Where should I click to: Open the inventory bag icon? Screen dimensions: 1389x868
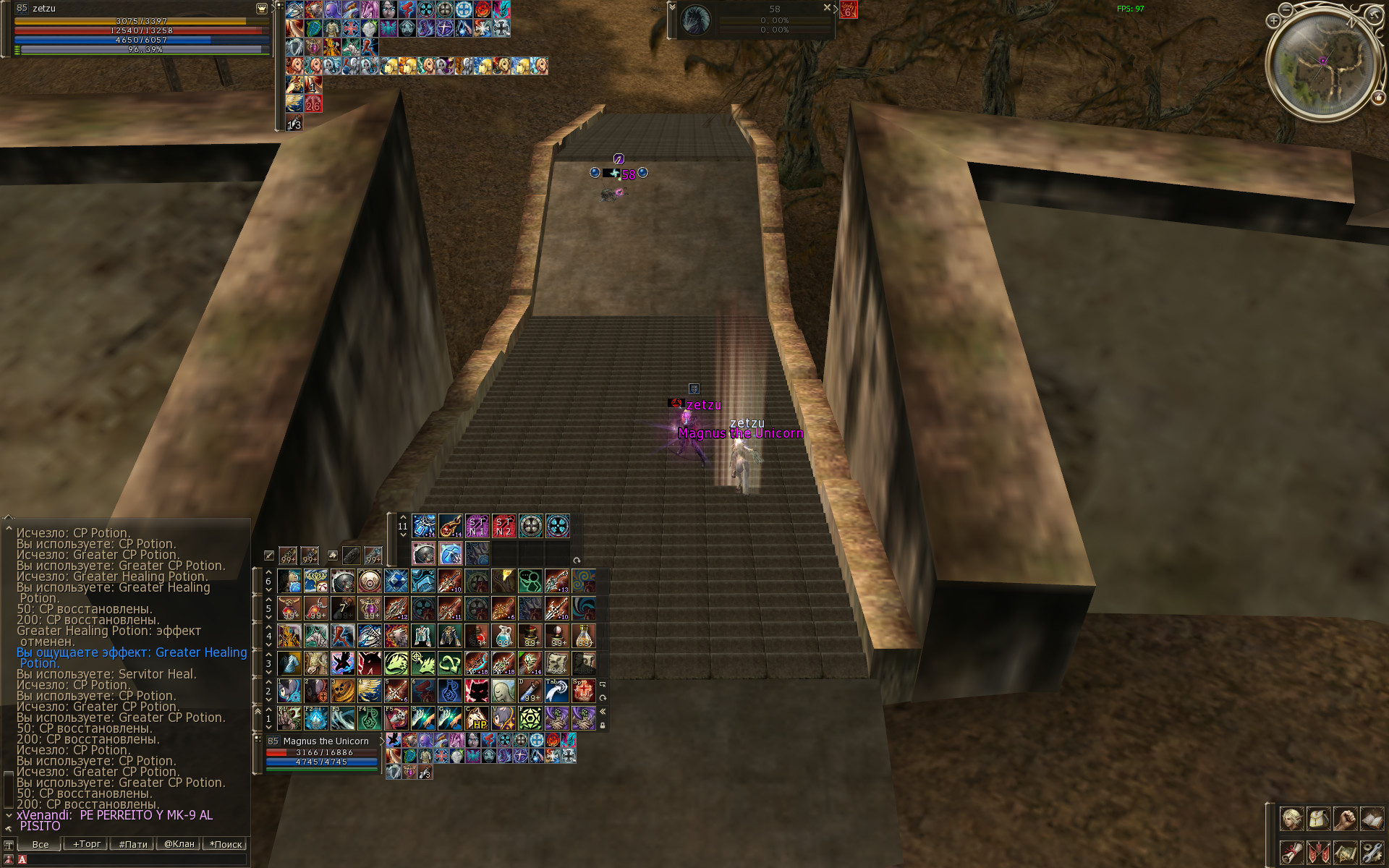tap(1318, 820)
